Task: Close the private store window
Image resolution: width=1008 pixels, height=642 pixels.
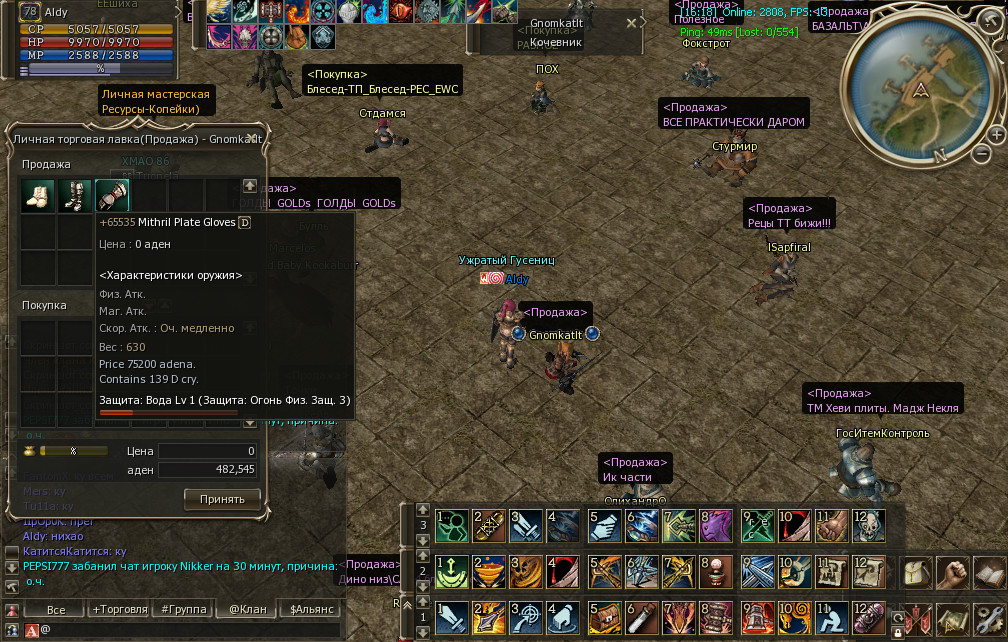Action: 253,139
